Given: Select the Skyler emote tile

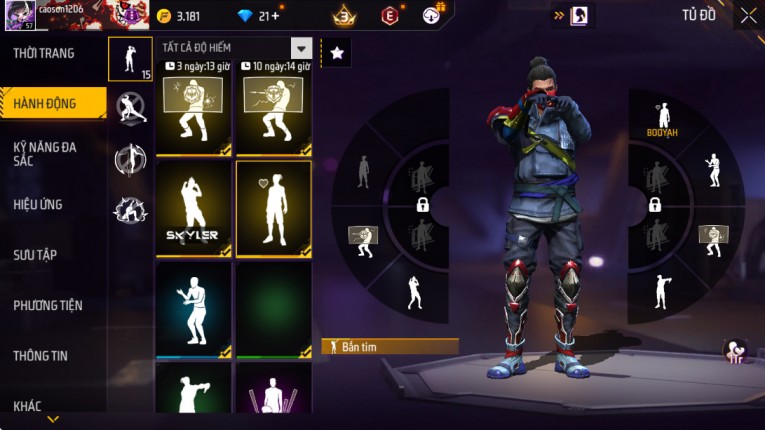Looking at the screenshot, I should tap(194, 209).
